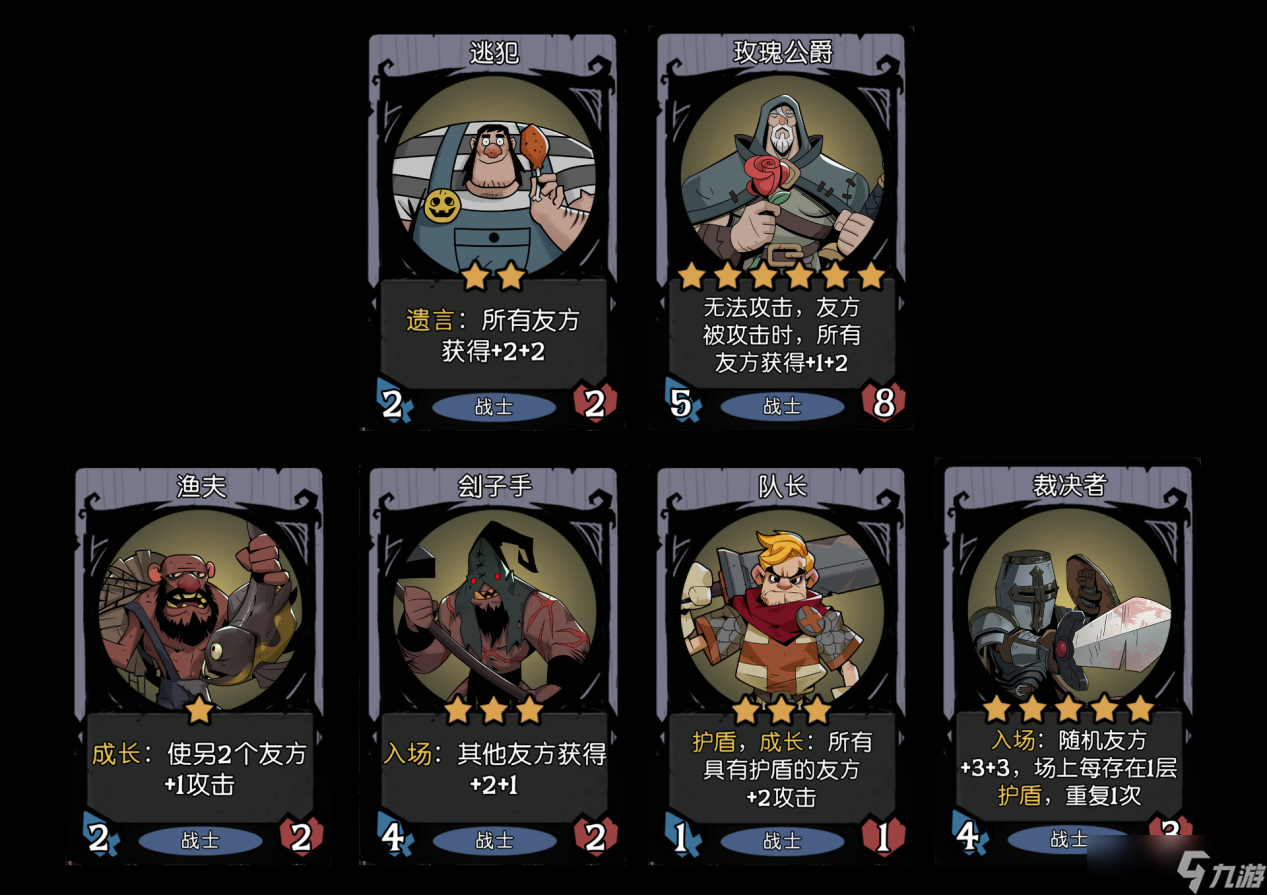Choose the 玫瑰公爵 card
Image resolution: width=1267 pixels, height=895 pixels.
point(782,230)
